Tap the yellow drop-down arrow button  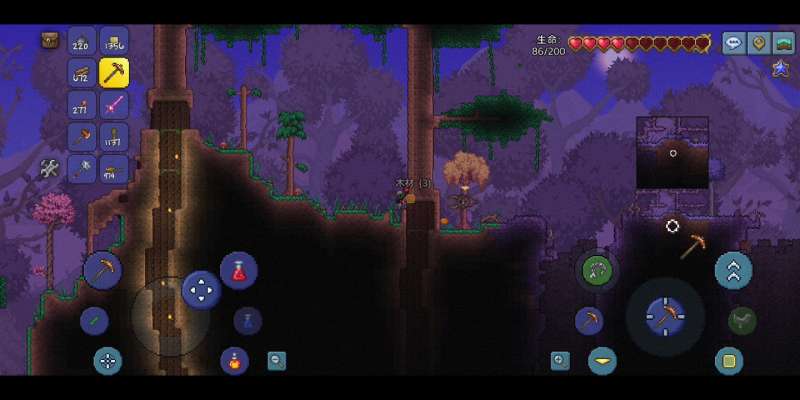(602, 360)
